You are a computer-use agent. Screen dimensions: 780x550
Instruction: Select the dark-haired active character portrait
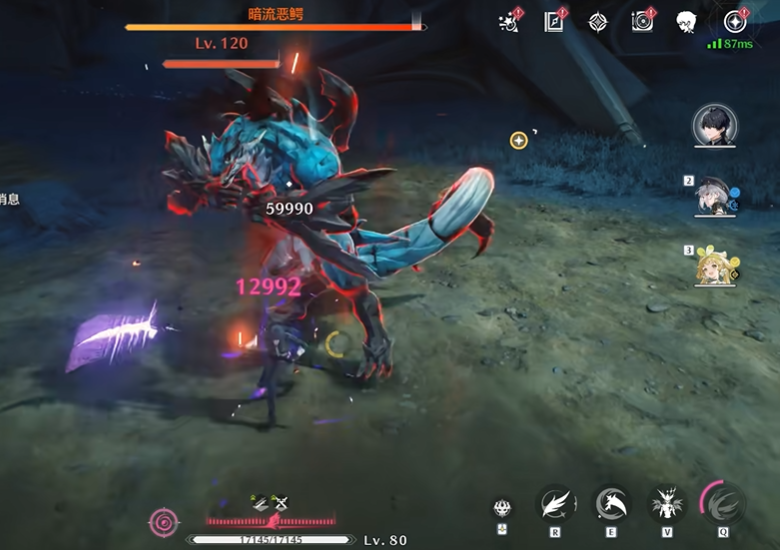point(714,125)
